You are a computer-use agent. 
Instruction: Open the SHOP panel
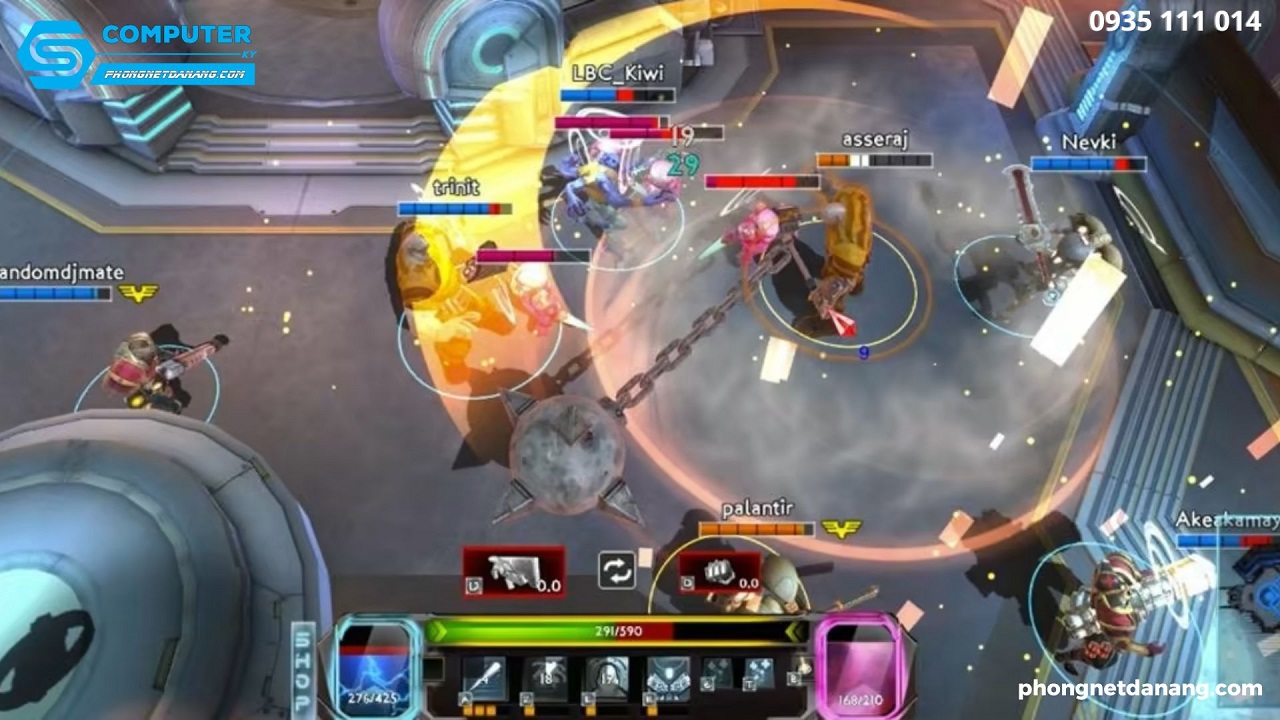pos(303,668)
